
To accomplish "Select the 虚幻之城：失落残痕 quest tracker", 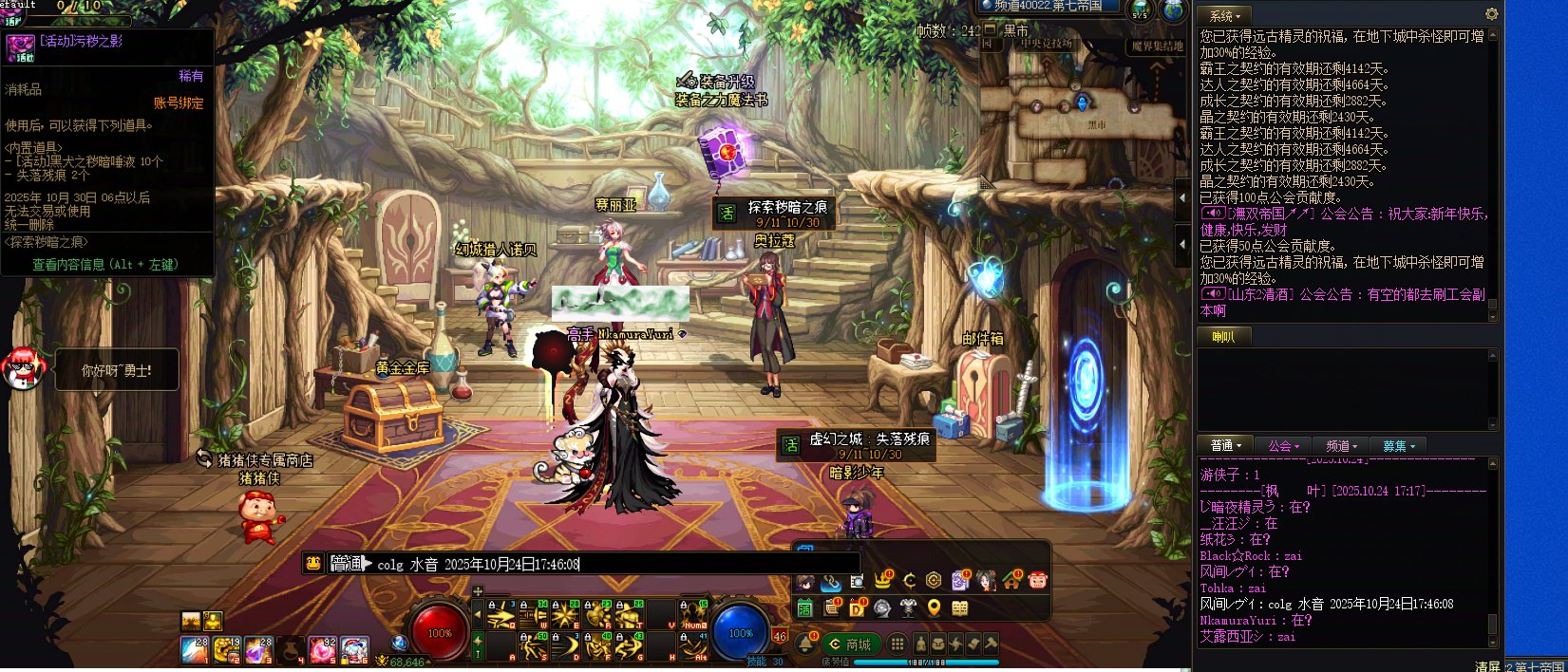I will 857,445.
